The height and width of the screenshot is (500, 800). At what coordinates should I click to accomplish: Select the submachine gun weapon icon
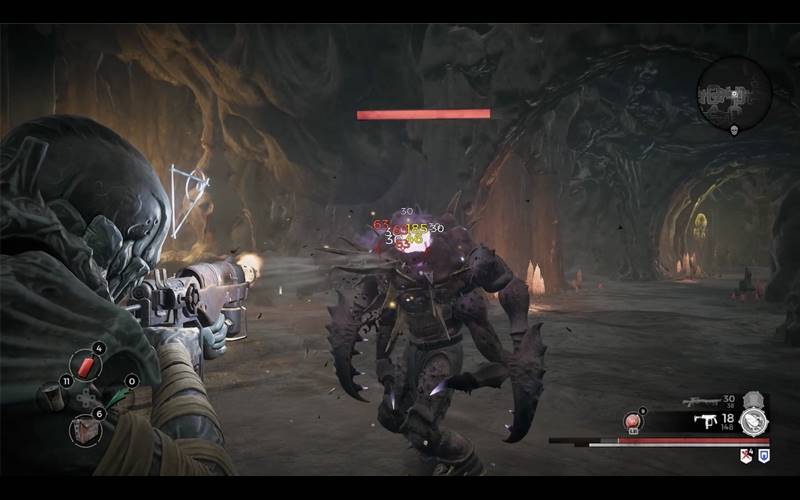click(707, 423)
